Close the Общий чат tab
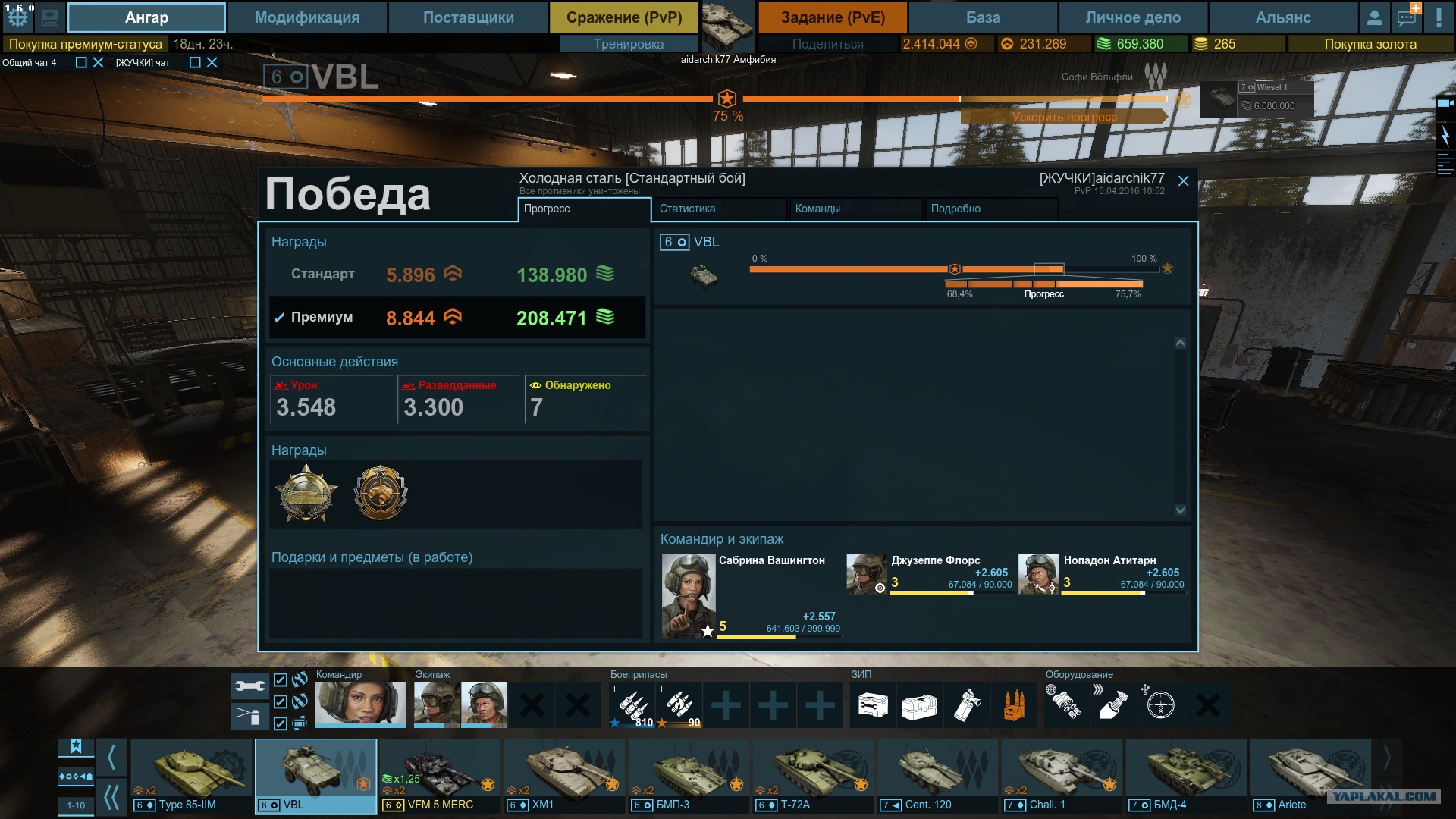Image resolution: width=1456 pixels, height=819 pixels. pos(98,63)
